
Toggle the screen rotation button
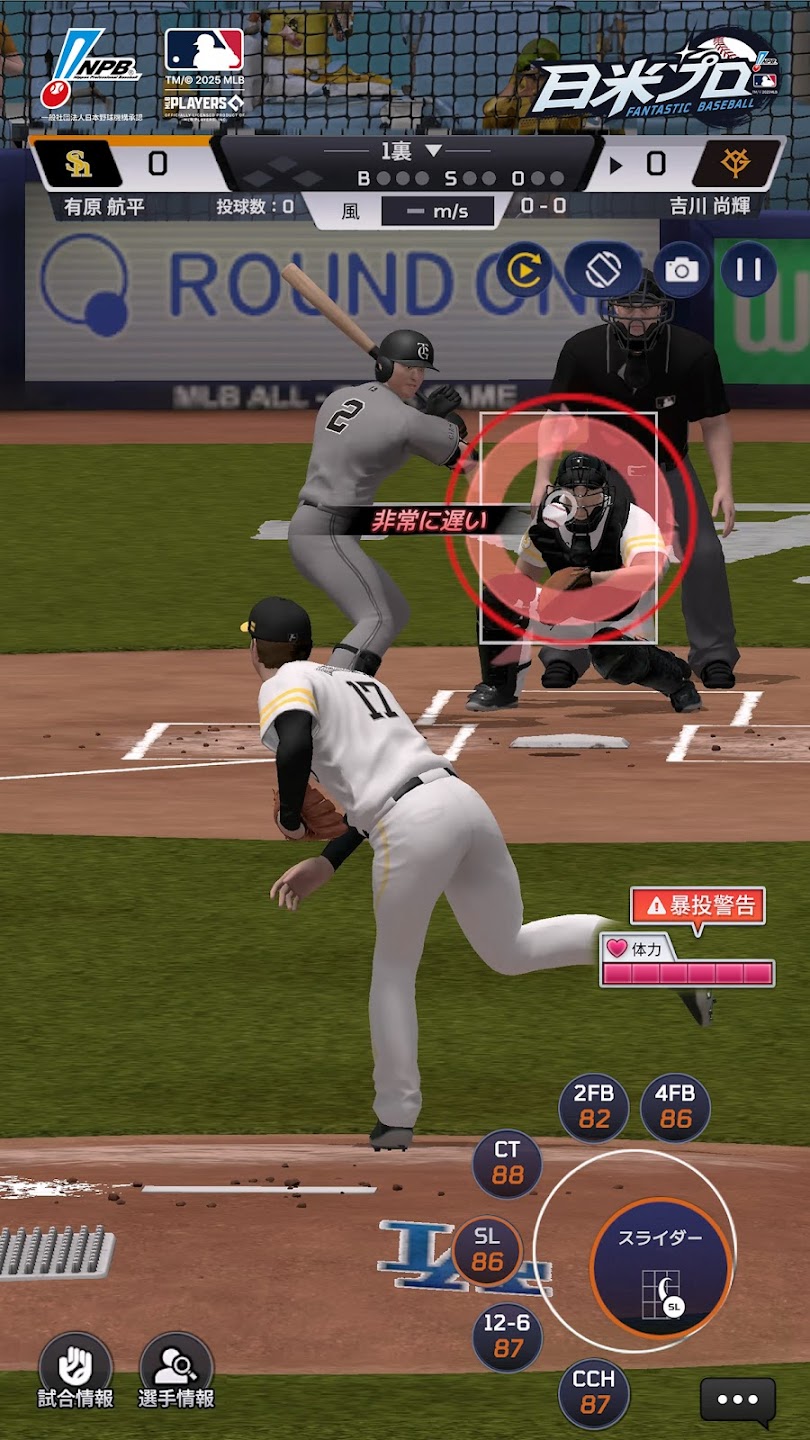coord(603,269)
